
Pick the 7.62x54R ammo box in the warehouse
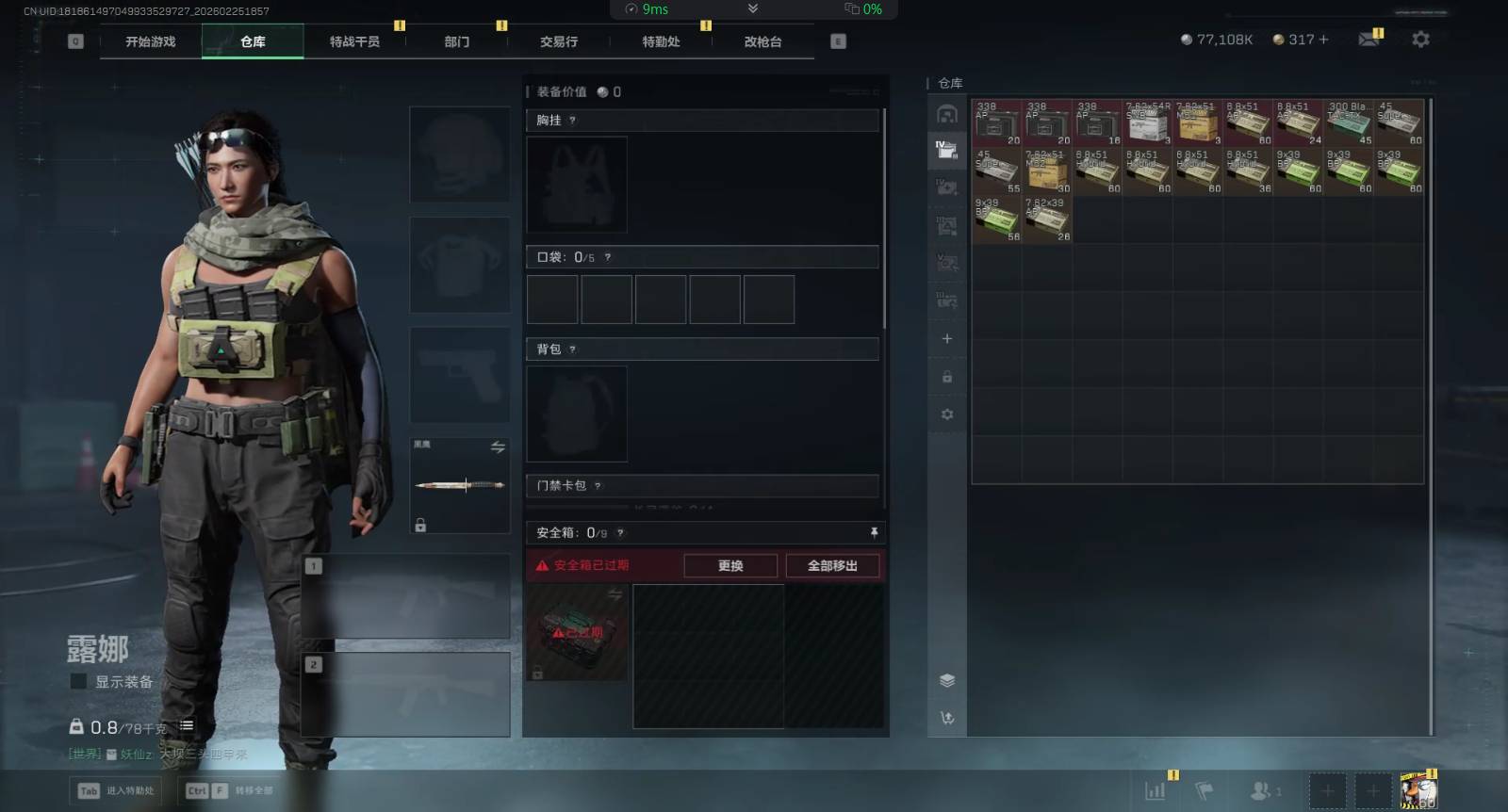(1147, 122)
